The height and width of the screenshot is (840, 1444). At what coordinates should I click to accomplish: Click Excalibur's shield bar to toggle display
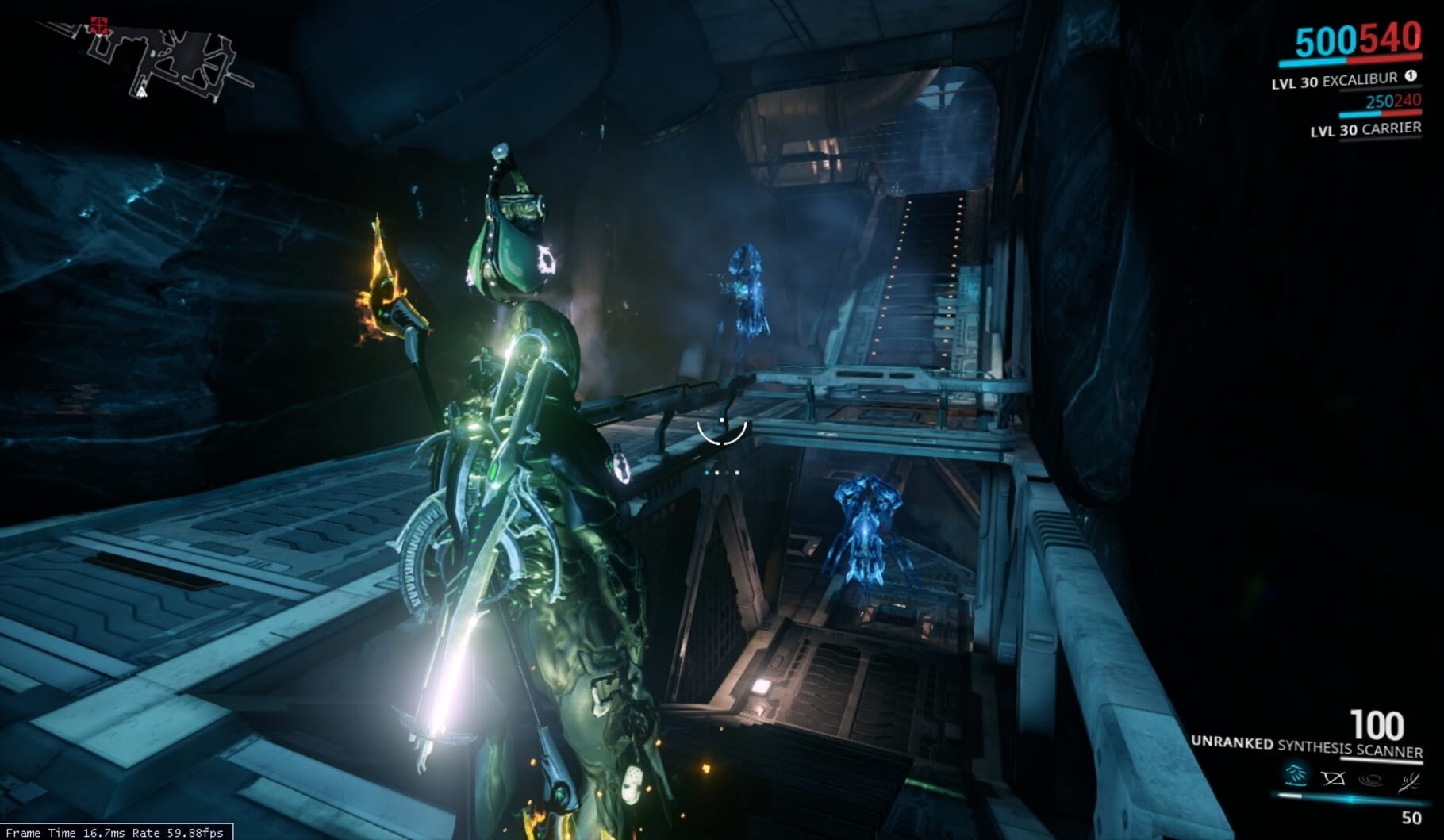click(x=1311, y=62)
